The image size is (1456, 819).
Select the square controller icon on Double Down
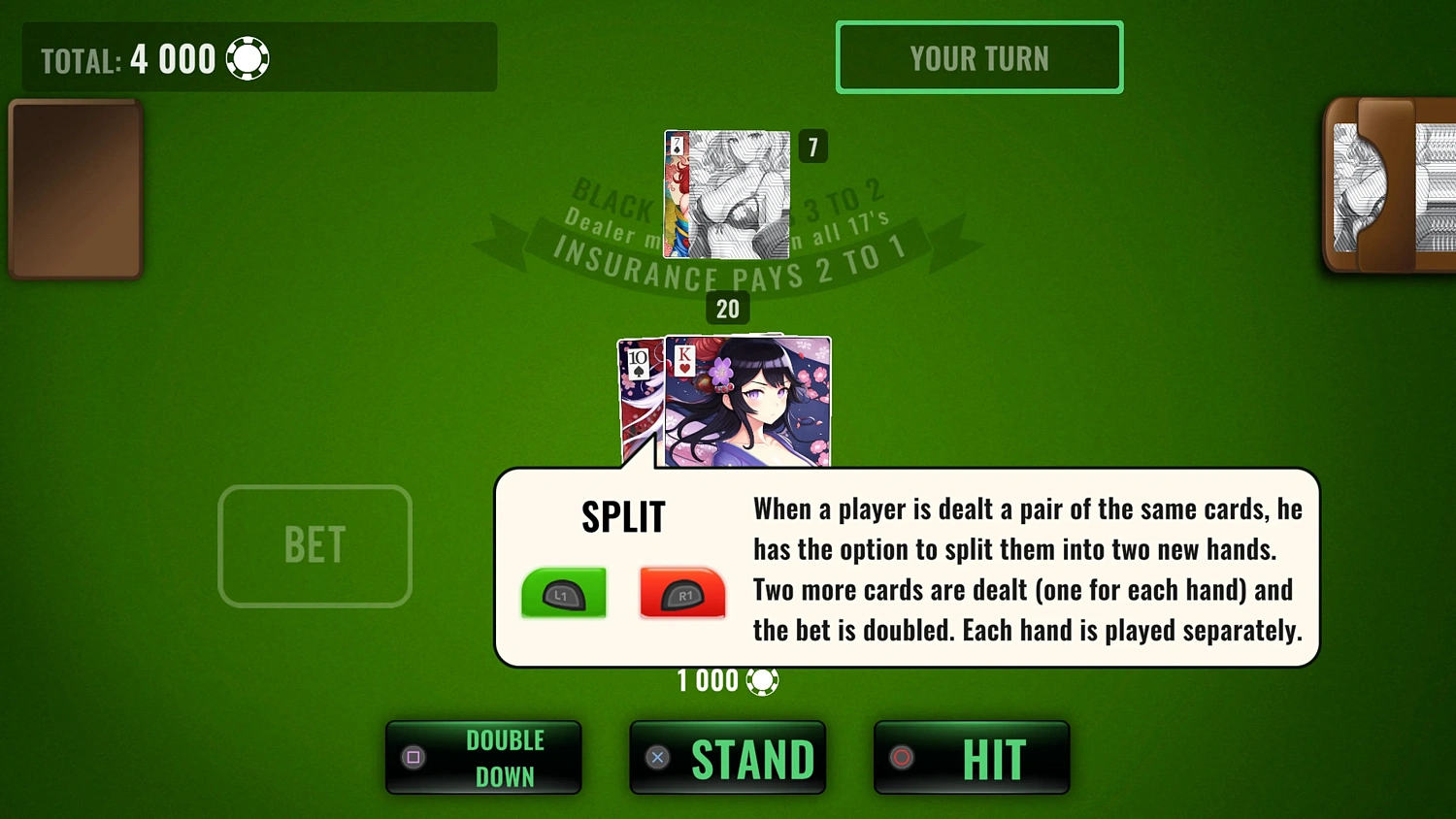414,757
